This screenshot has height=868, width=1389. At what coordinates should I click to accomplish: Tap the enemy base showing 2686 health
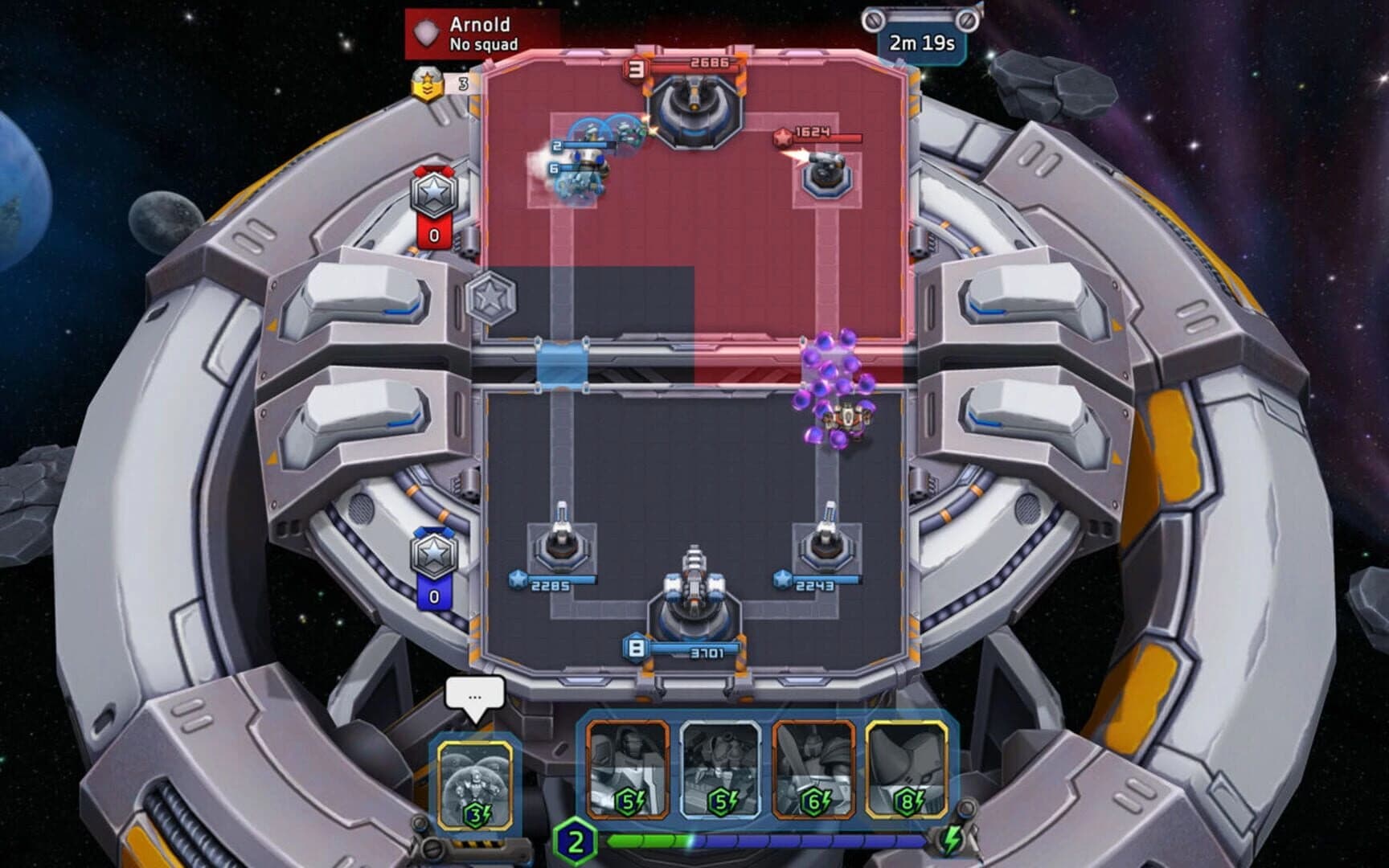pyautogui.click(x=695, y=104)
